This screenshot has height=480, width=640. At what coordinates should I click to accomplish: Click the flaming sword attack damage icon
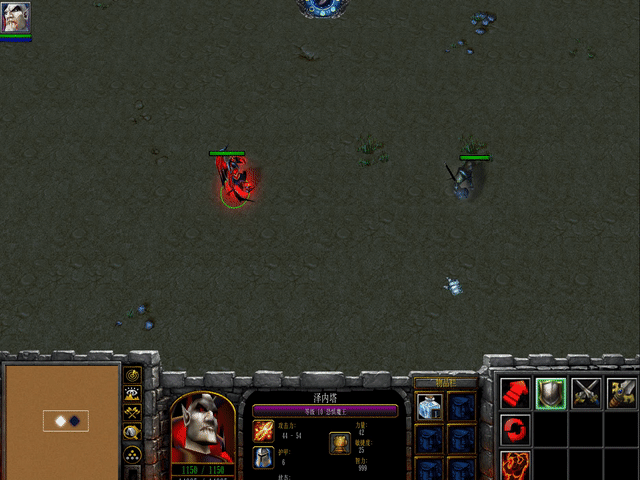click(x=263, y=431)
